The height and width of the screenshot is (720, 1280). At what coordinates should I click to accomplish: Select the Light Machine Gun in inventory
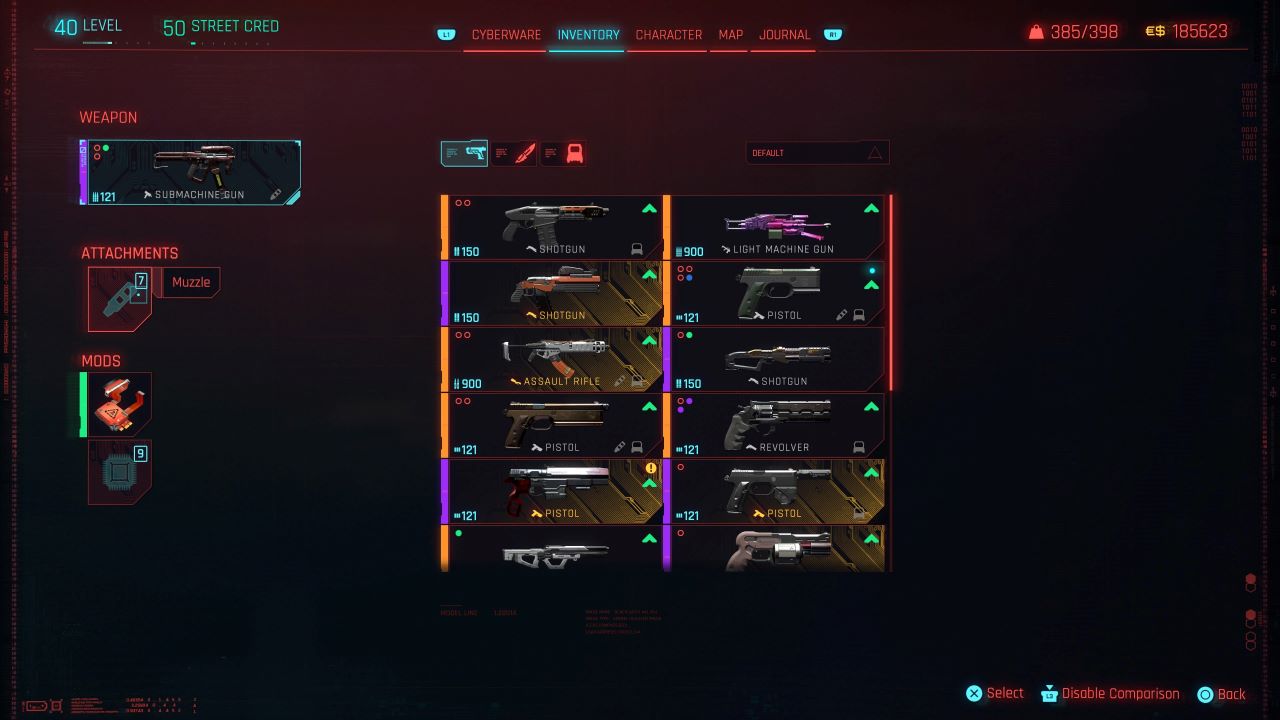point(780,228)
